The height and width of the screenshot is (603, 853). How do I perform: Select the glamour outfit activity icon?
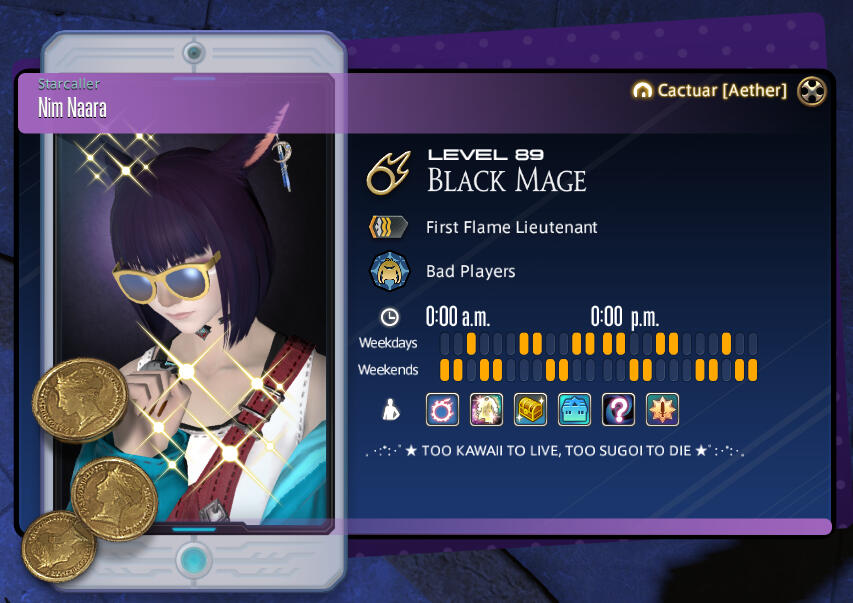[486, 409]
